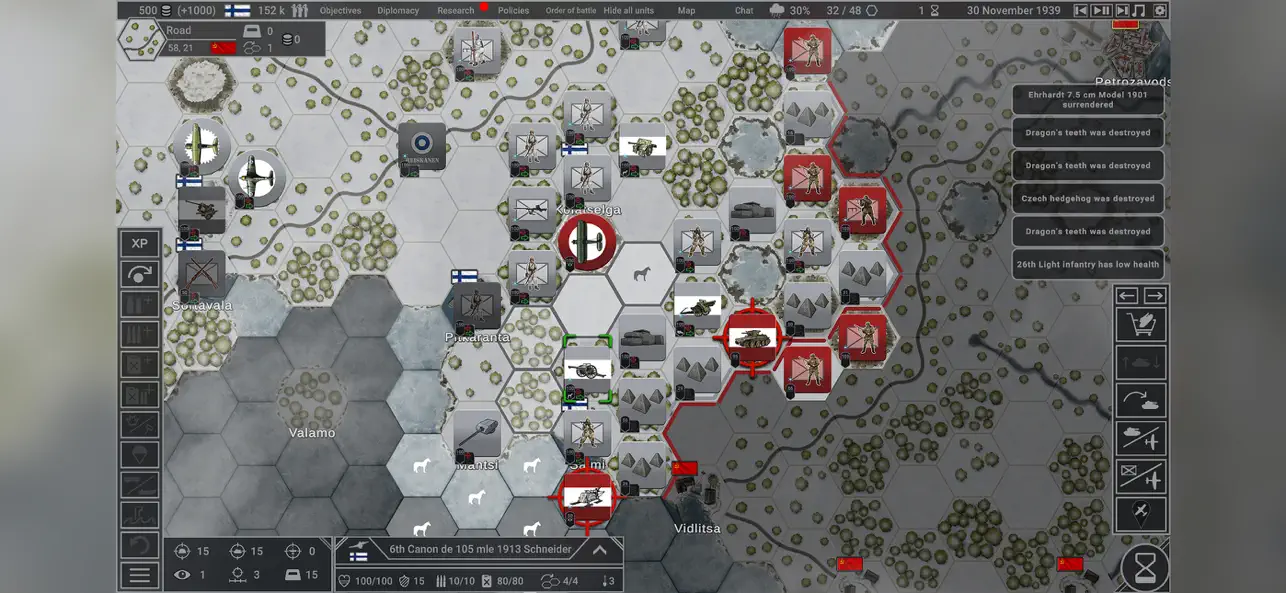
Task: Select previous unit with the left arrow
Action: [x=1127, y=295]
